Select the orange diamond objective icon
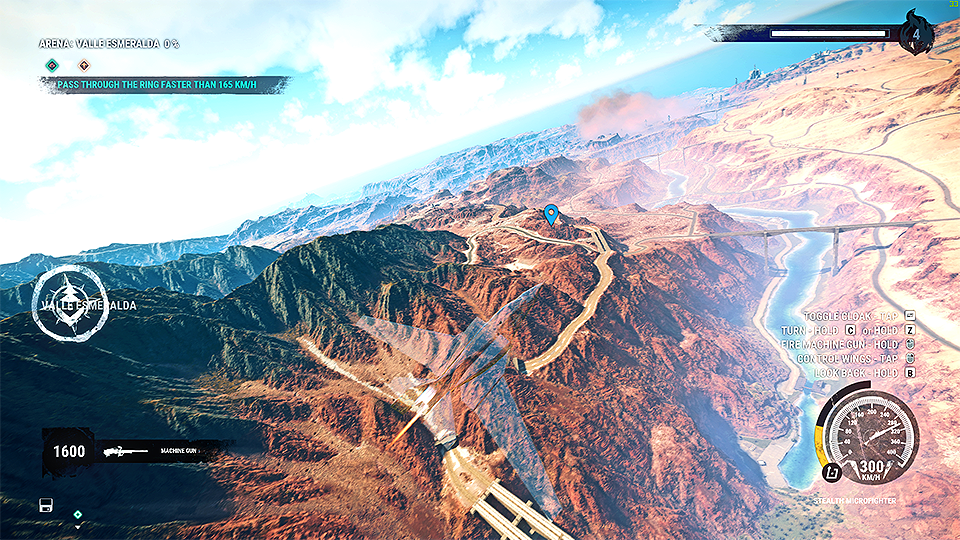960x540 pixels. (84, 66)
